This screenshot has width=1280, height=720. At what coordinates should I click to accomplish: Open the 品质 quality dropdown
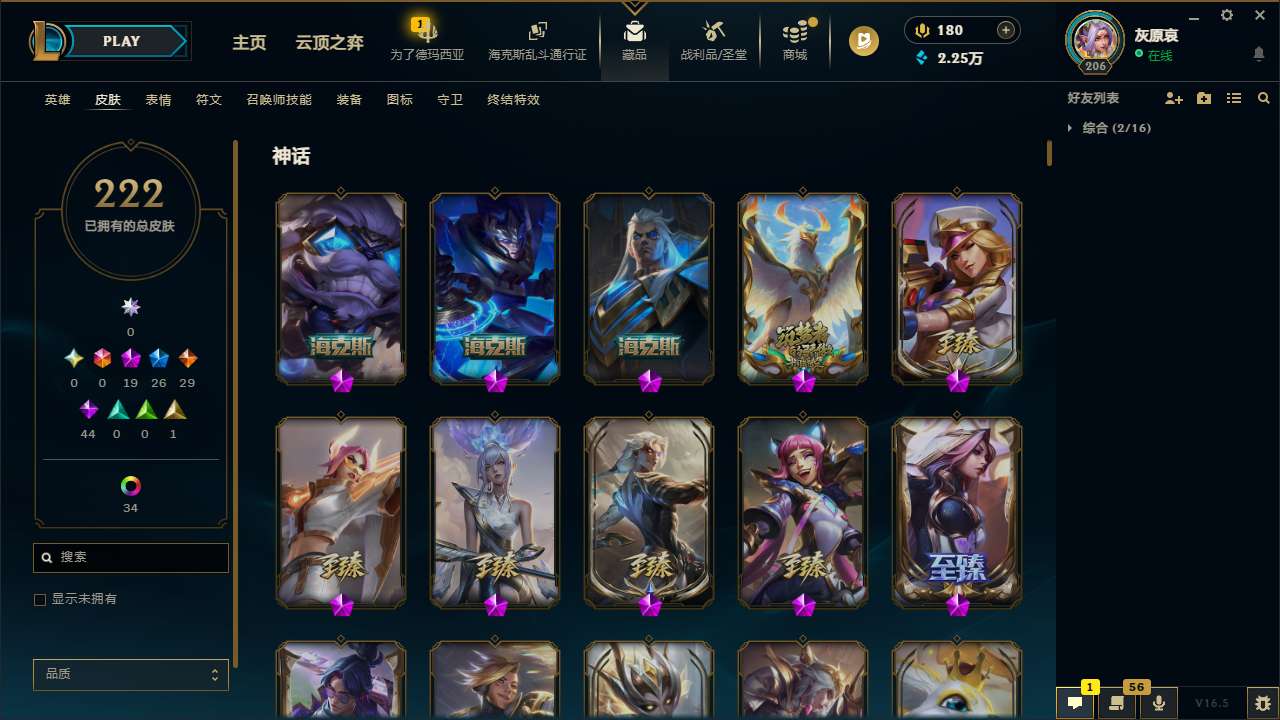click(130, 674)
